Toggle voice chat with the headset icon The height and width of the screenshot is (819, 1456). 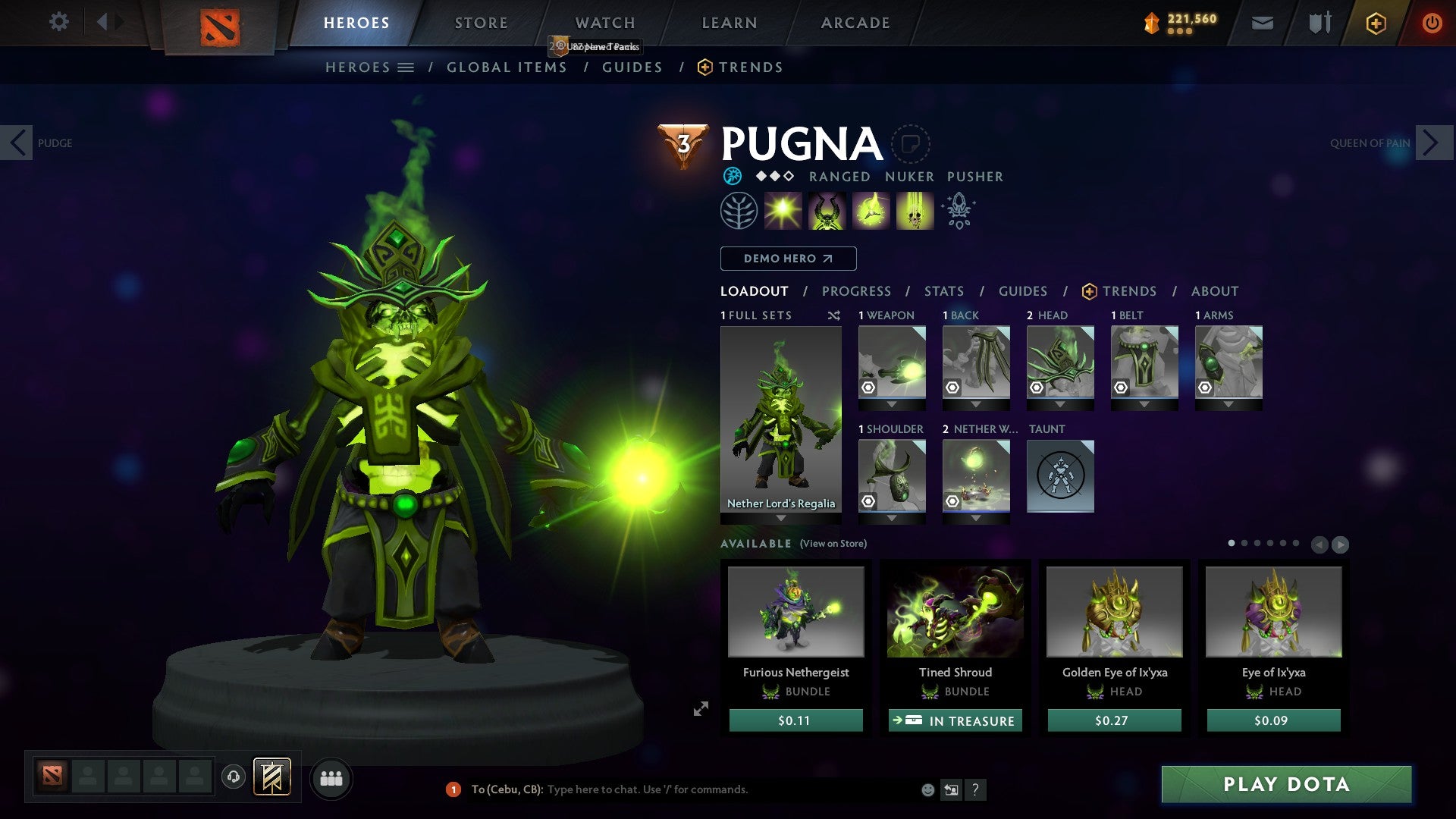tap(235, 778)
